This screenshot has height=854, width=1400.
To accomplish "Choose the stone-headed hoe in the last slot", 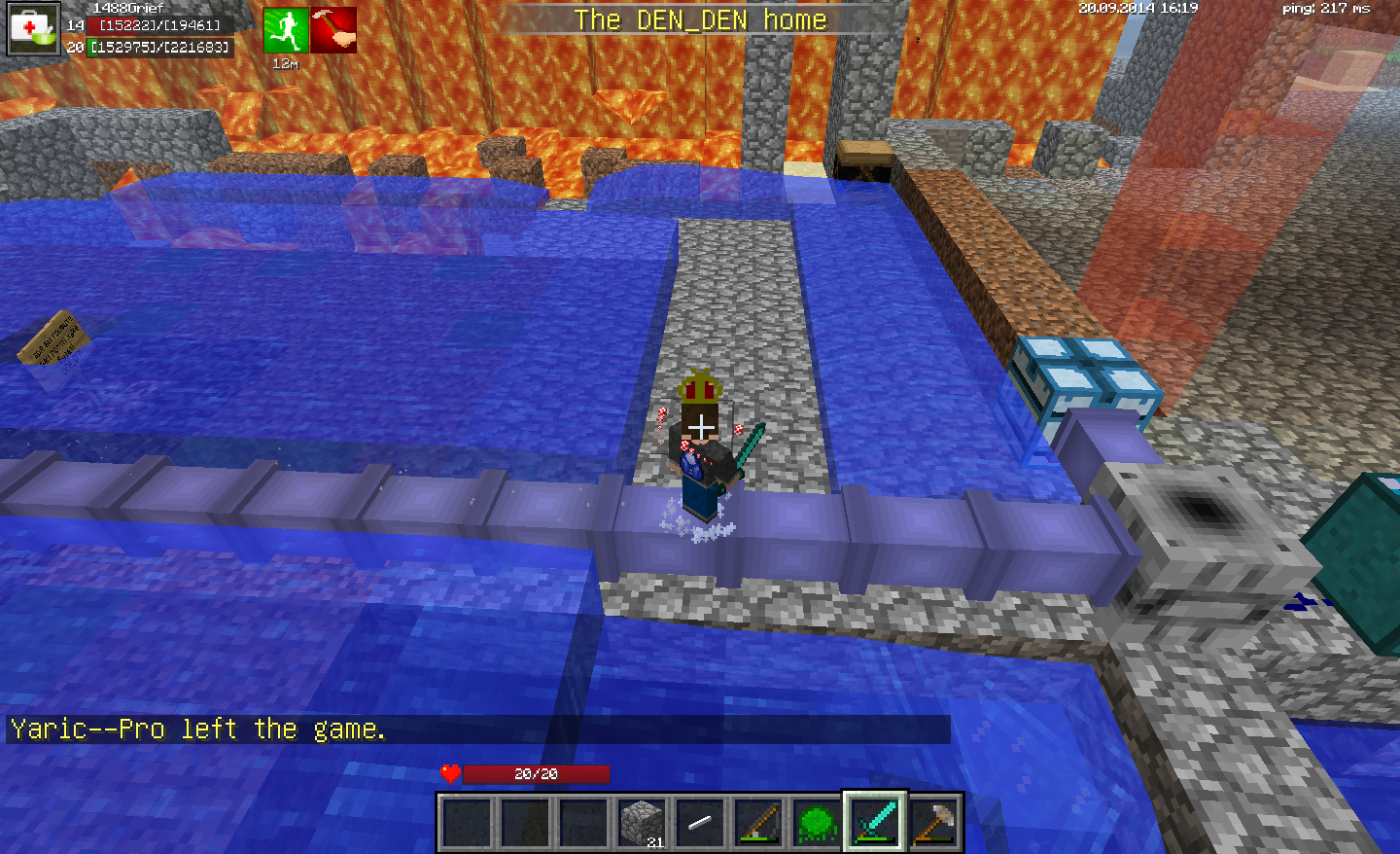I will [x=934, y=823].
